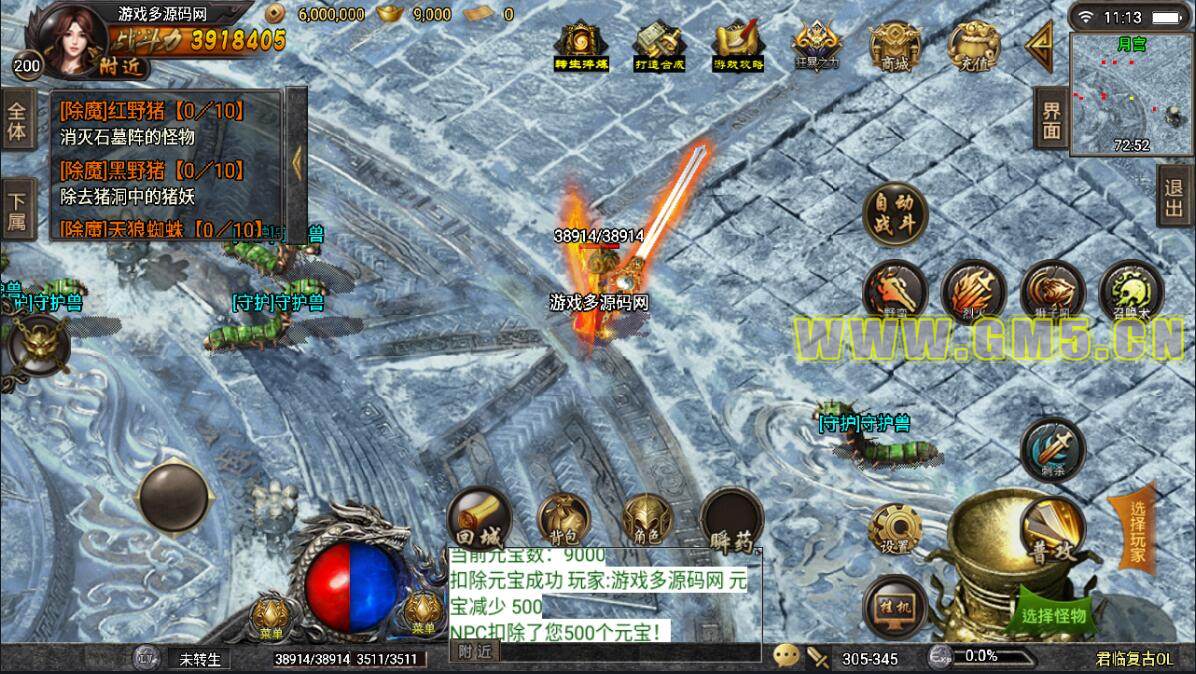Open the 游戏攻略 game guide
1196x674 pixels.
point(738,45)
